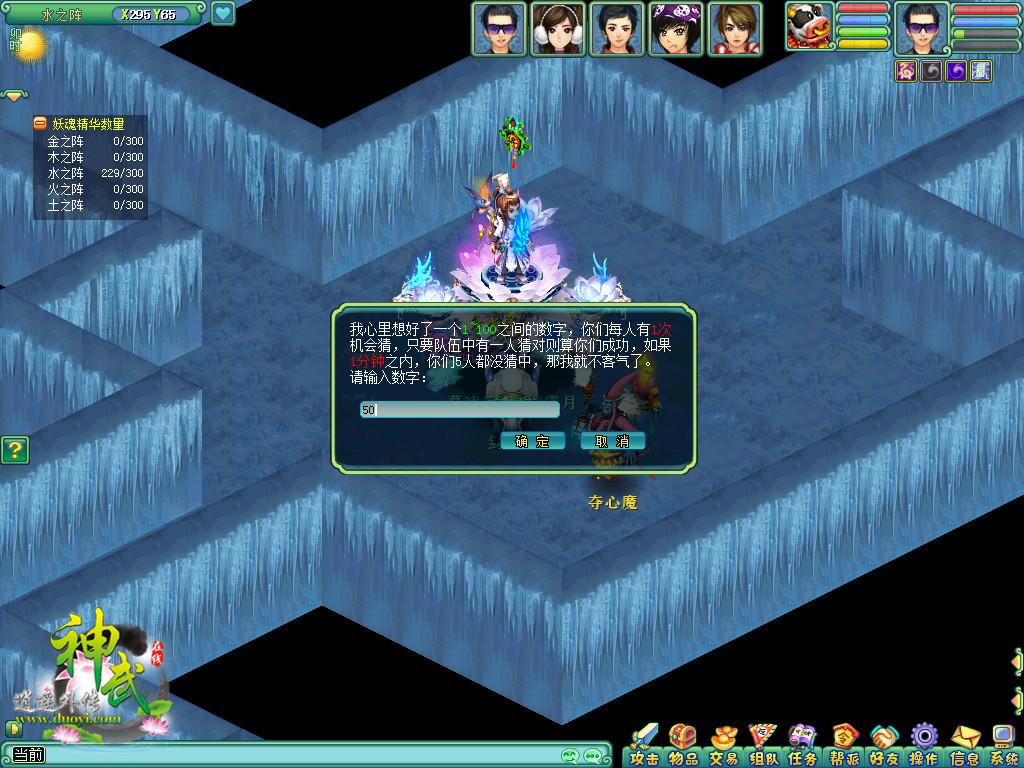Screen dimensions: 1024x768
Task: Open the 操作 gear actions menu
Action: [923, 745]
